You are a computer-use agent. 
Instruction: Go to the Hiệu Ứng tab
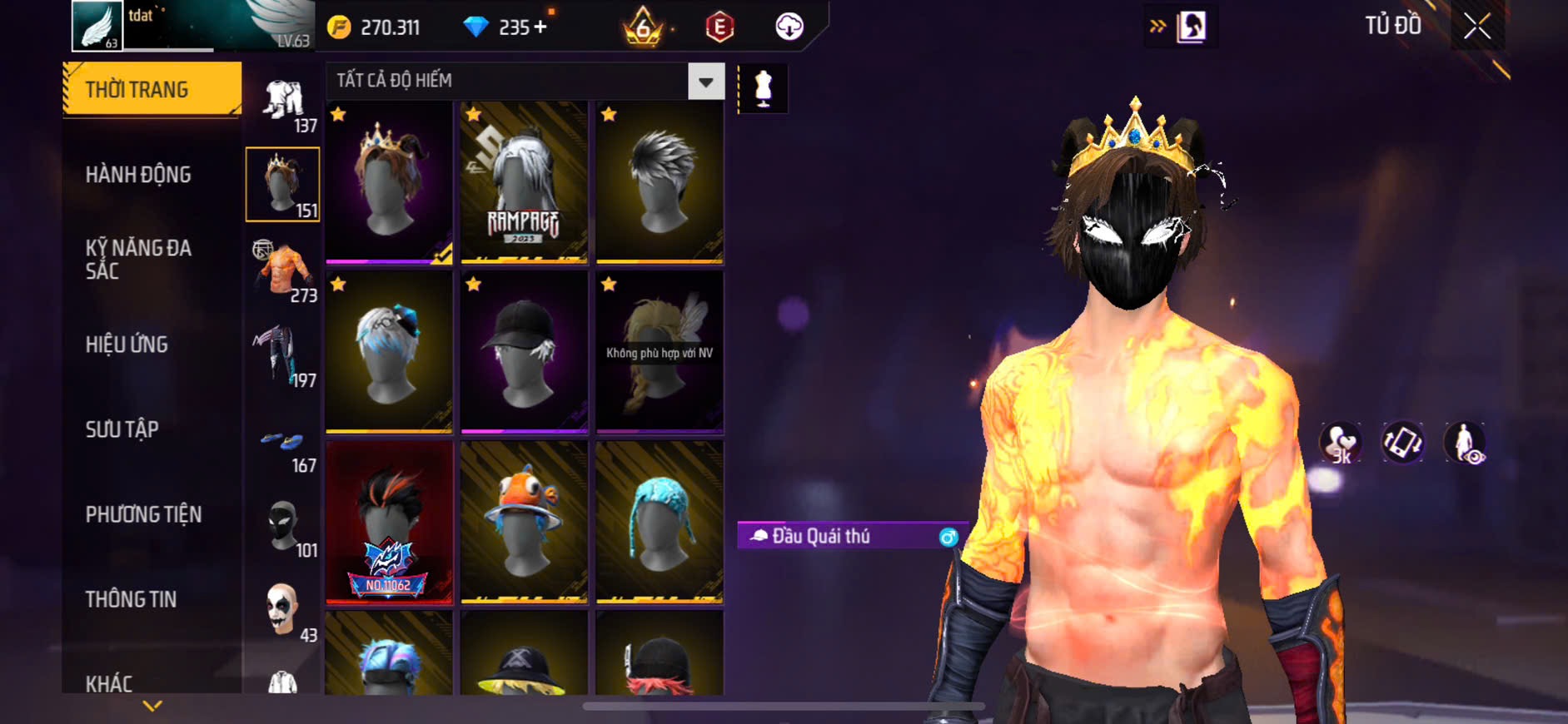pos(127,345)
